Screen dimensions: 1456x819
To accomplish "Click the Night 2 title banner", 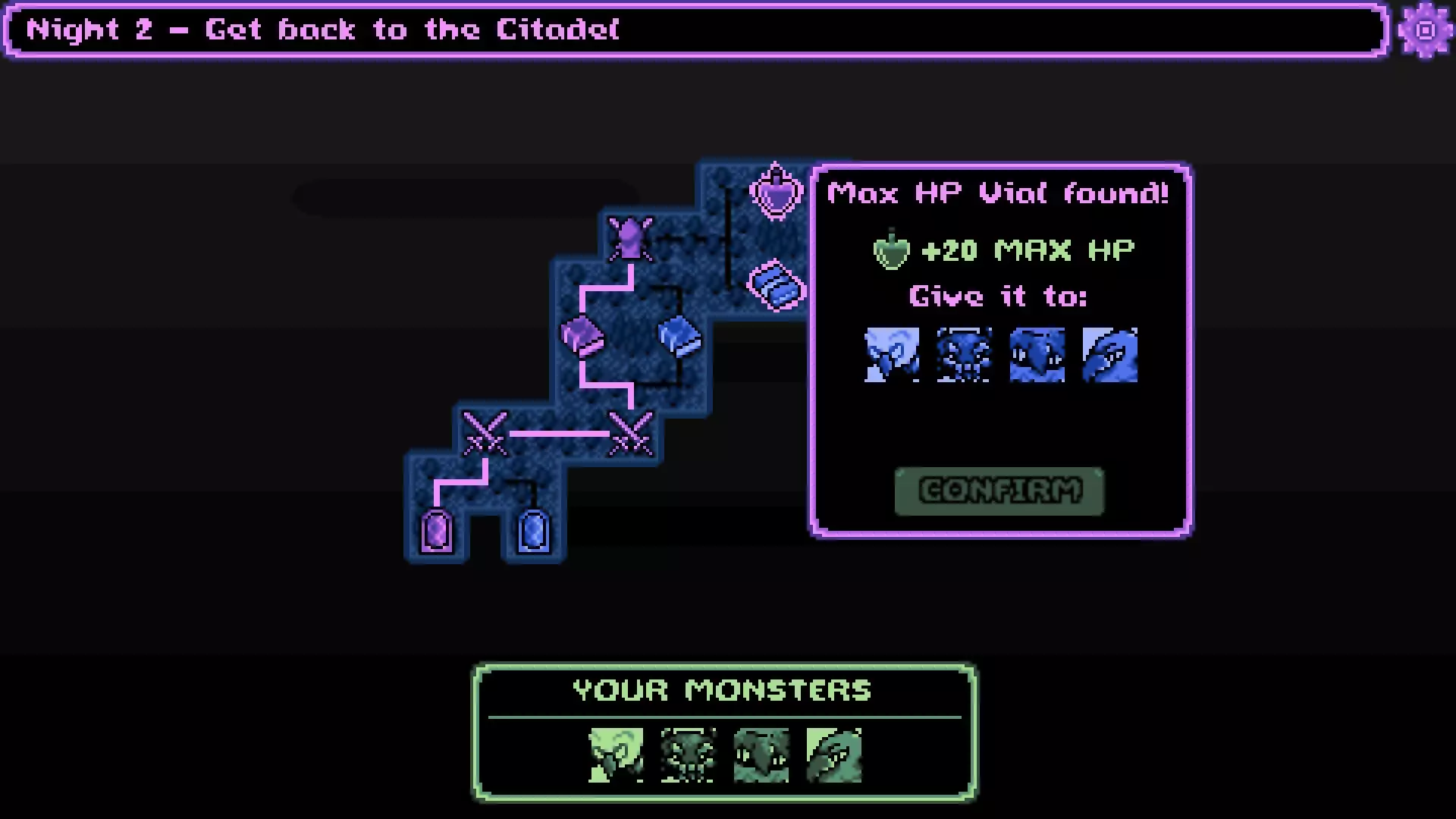I will point(318,30).
